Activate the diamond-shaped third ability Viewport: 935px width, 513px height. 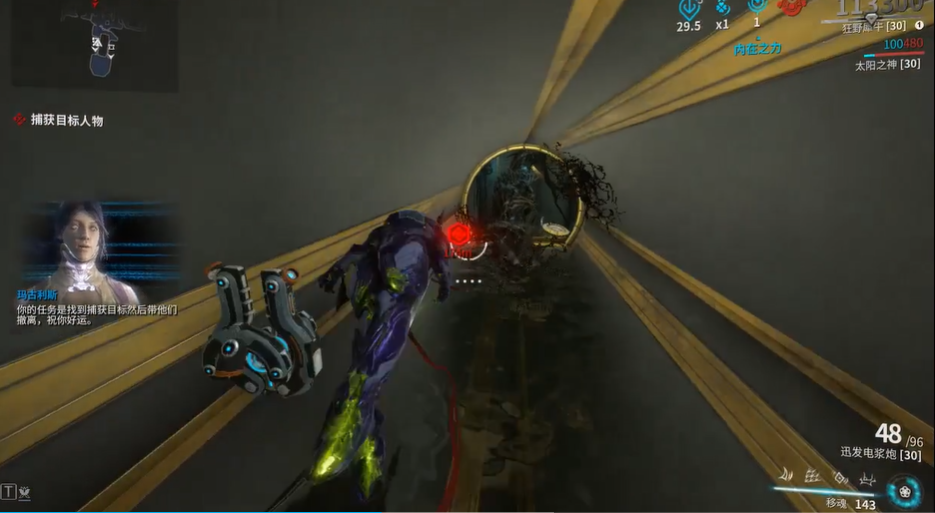(840, 477)
